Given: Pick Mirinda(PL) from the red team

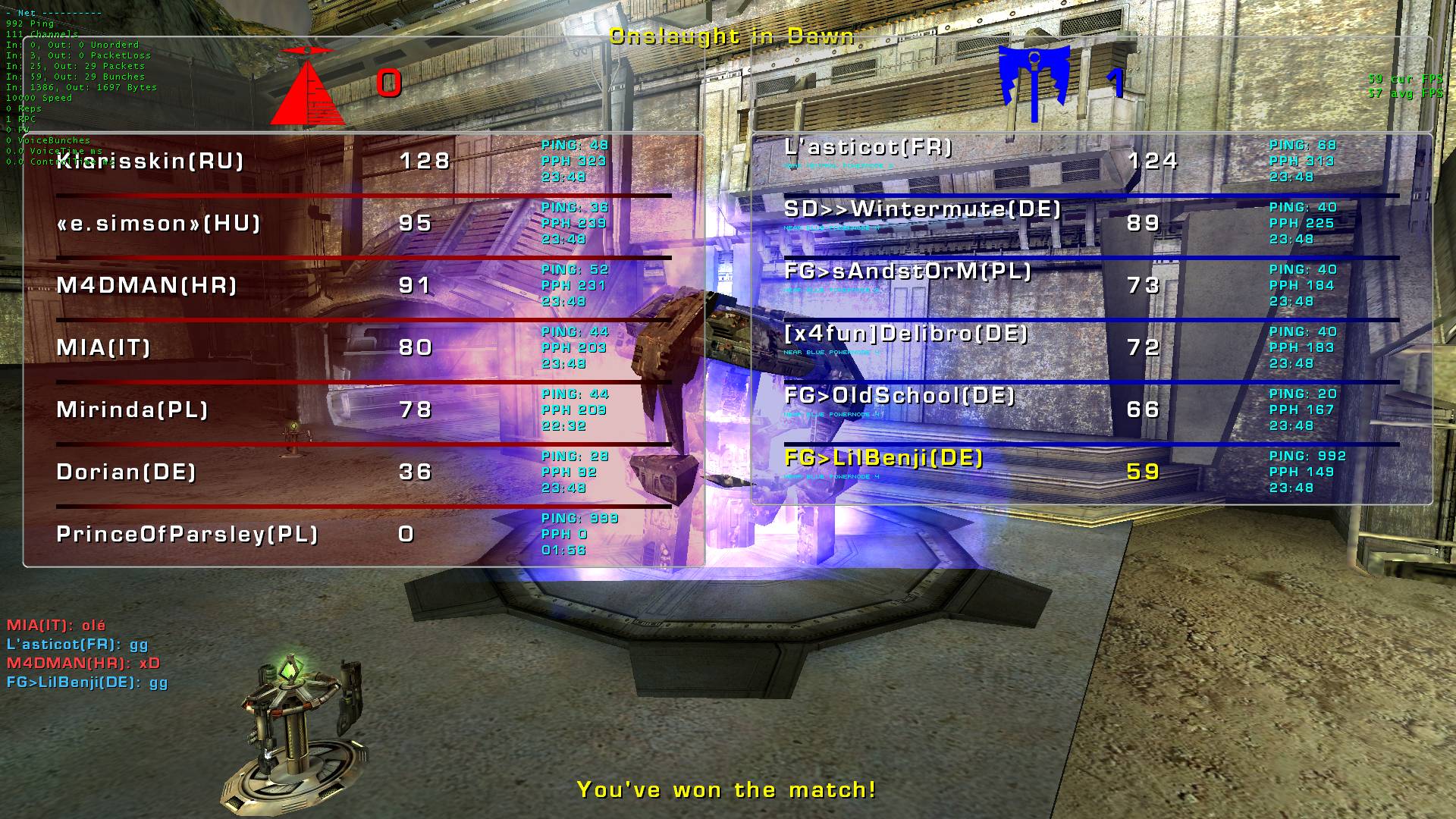Looking at the screenshot, I should (x=133, y=410).
